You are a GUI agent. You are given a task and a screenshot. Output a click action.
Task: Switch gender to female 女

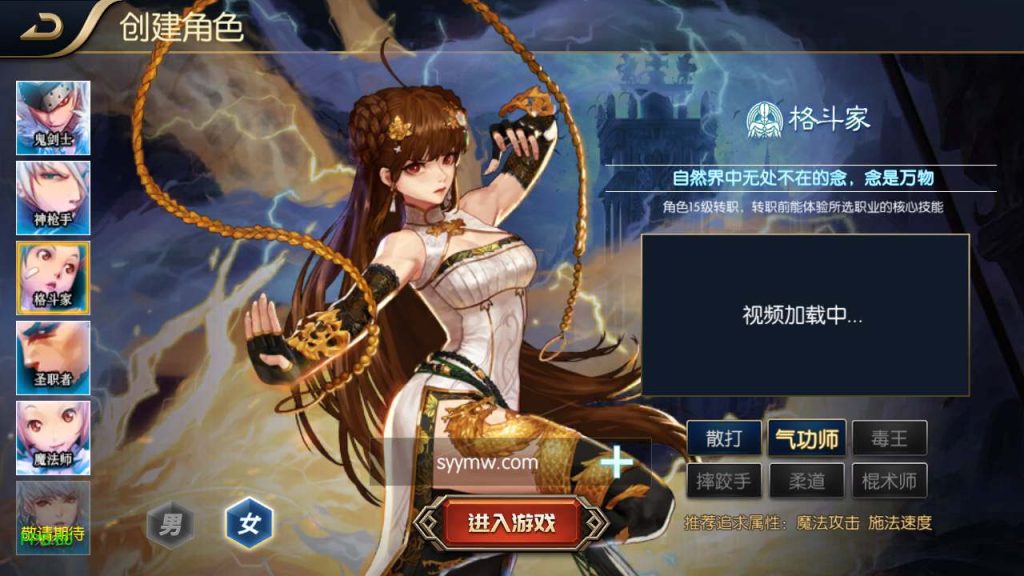coord(249,523)
